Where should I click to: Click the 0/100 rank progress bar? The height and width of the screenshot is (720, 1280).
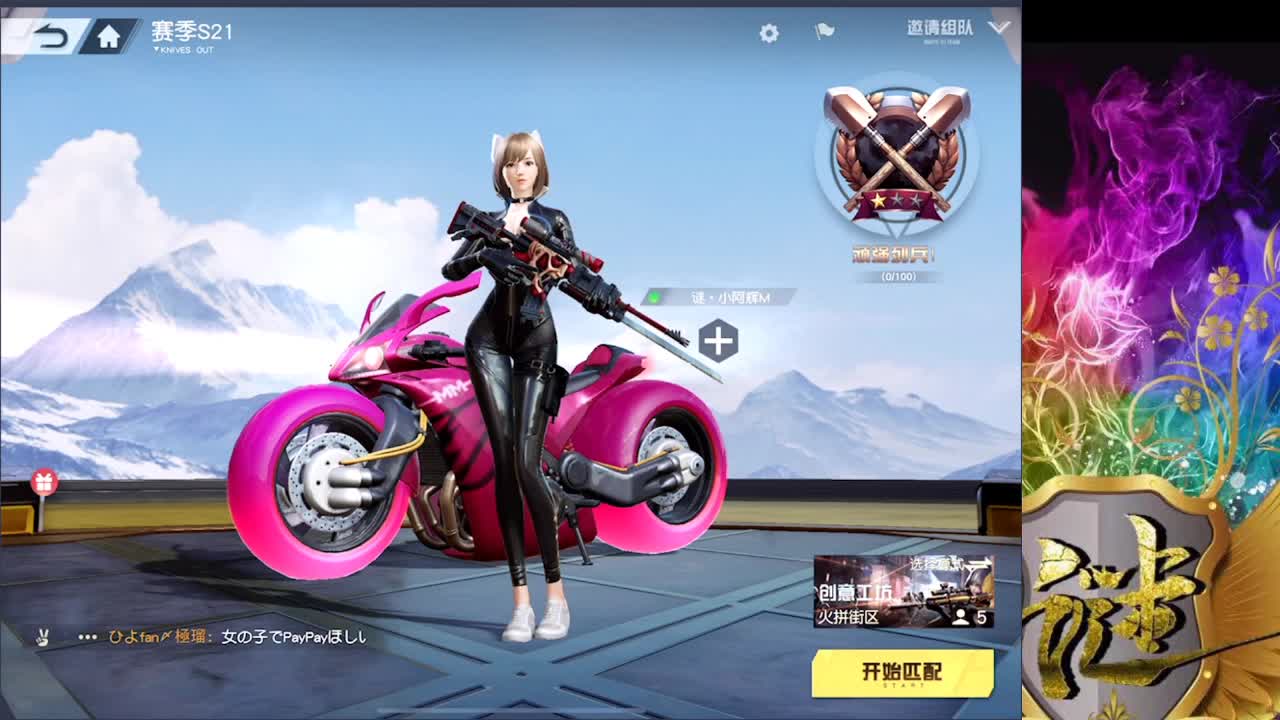(x=894, y=277)
